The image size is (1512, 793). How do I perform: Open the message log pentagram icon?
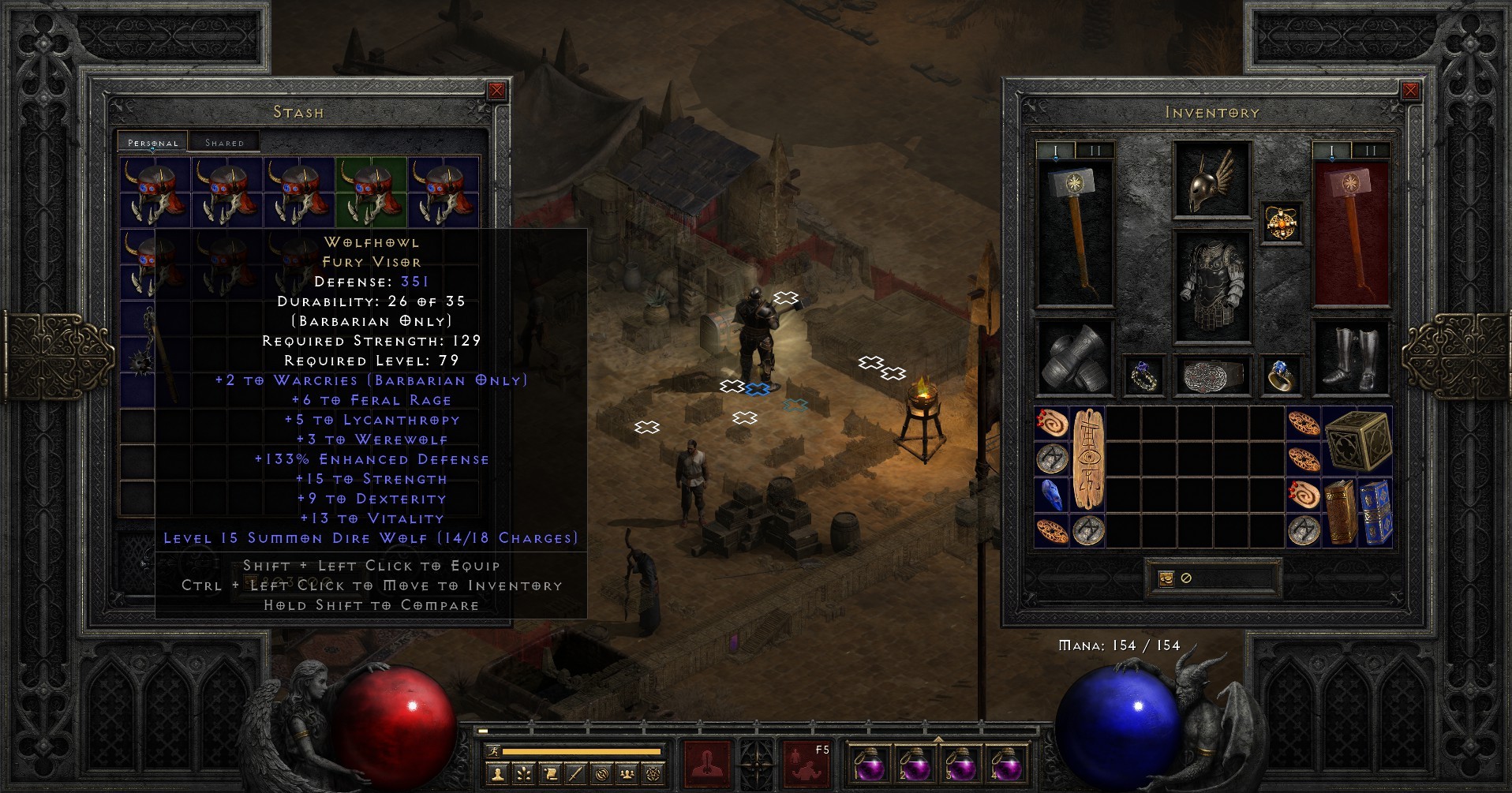click(653, 774)
